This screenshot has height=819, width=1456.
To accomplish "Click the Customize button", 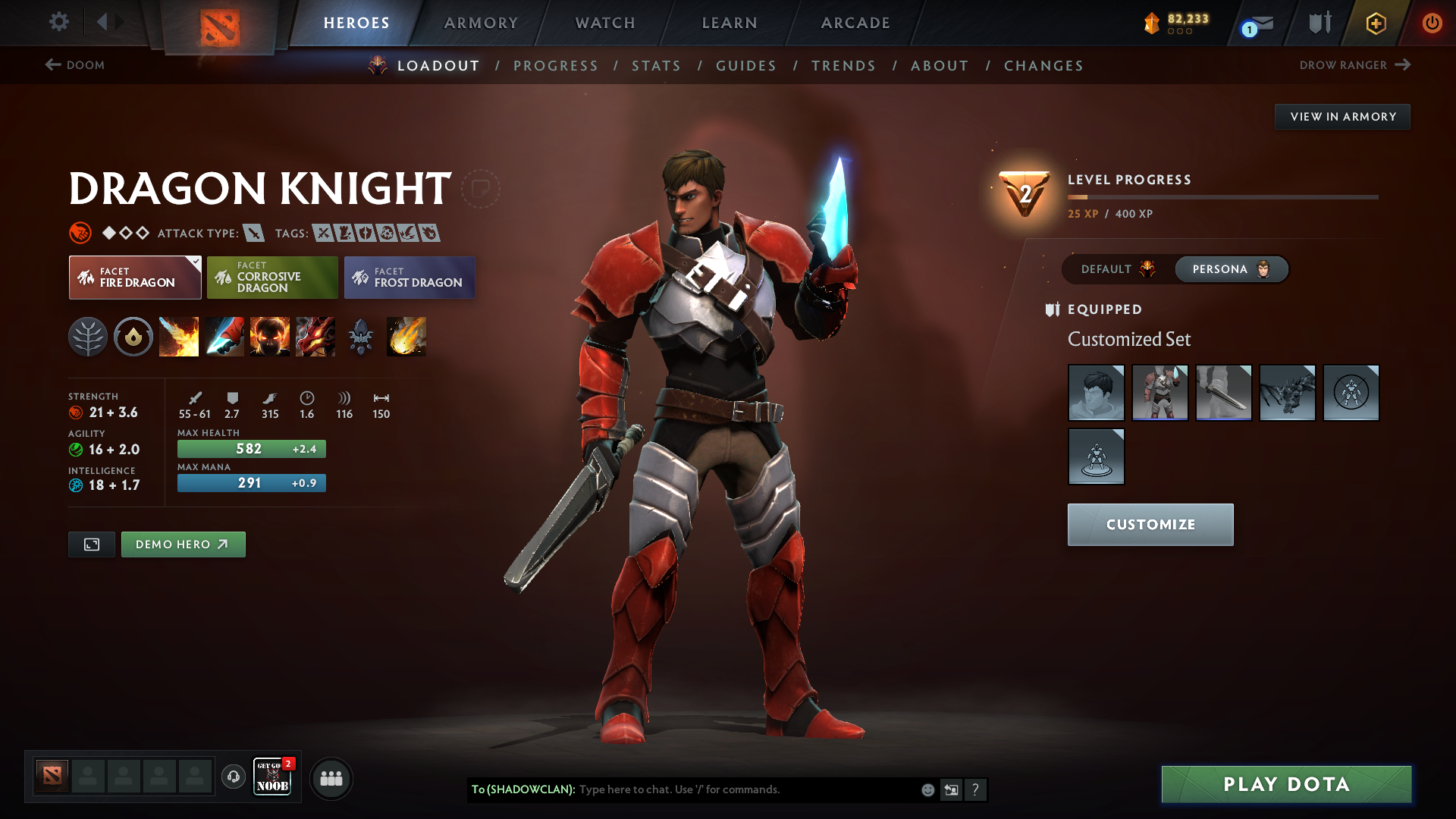I will coord(1150,524).
